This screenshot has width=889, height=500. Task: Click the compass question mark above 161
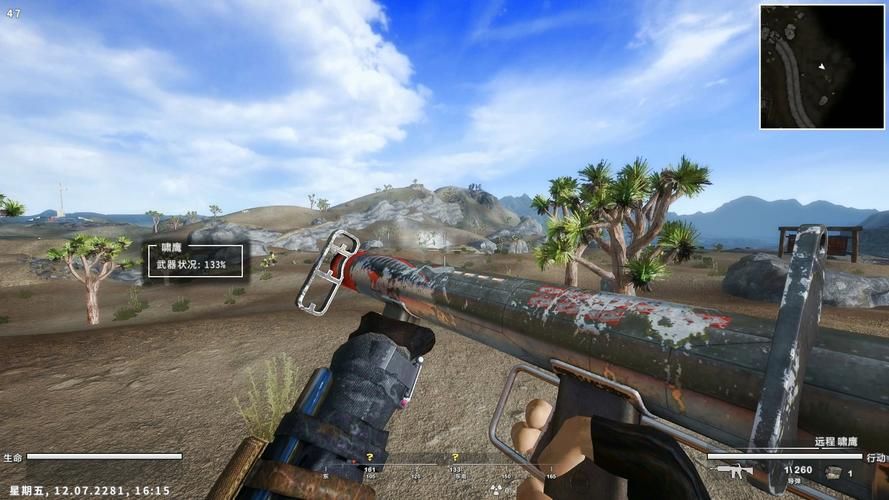tap(369, 457)
